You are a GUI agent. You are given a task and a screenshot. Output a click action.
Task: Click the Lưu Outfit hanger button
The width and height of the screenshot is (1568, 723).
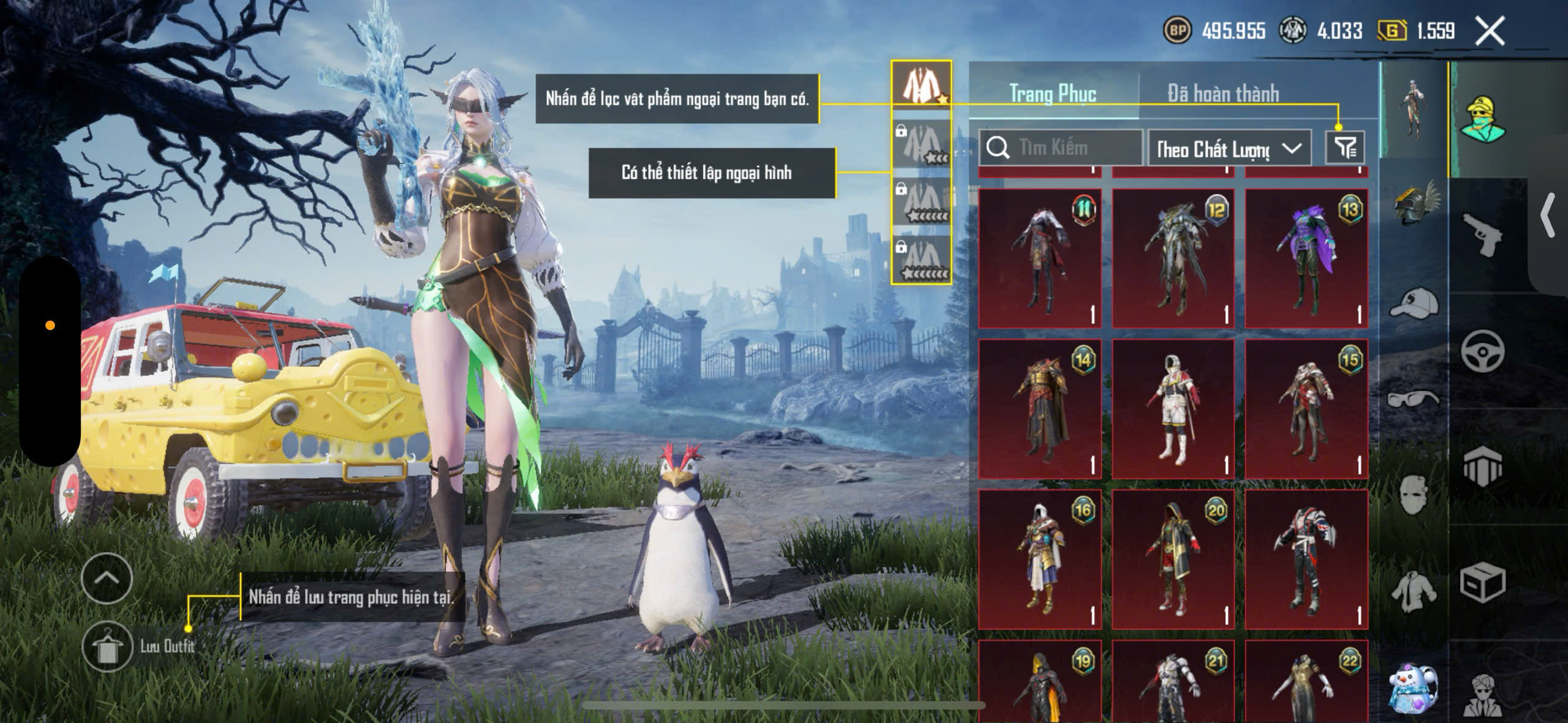tap(107, 646)
